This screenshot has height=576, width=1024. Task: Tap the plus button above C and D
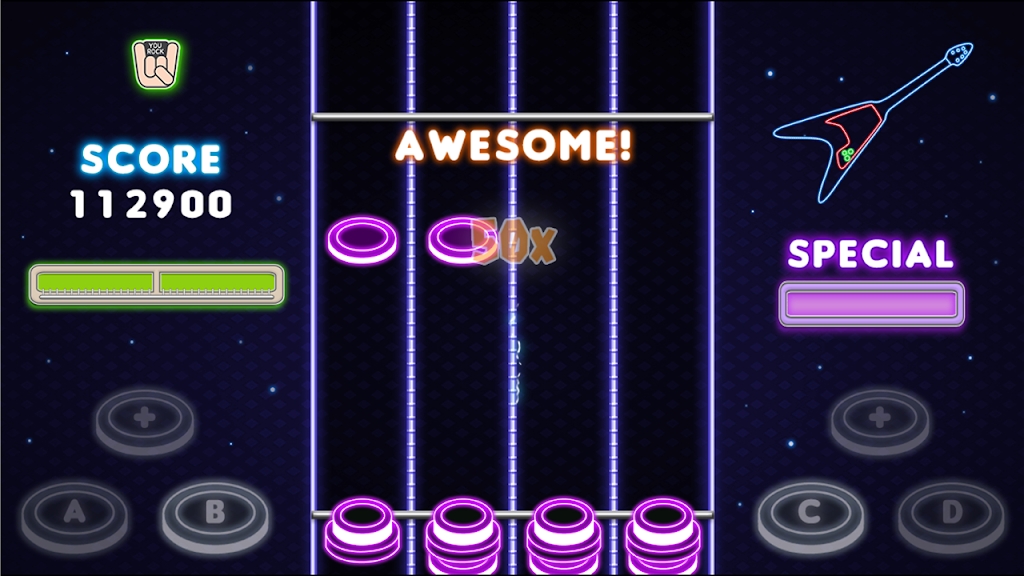[880, 416]
